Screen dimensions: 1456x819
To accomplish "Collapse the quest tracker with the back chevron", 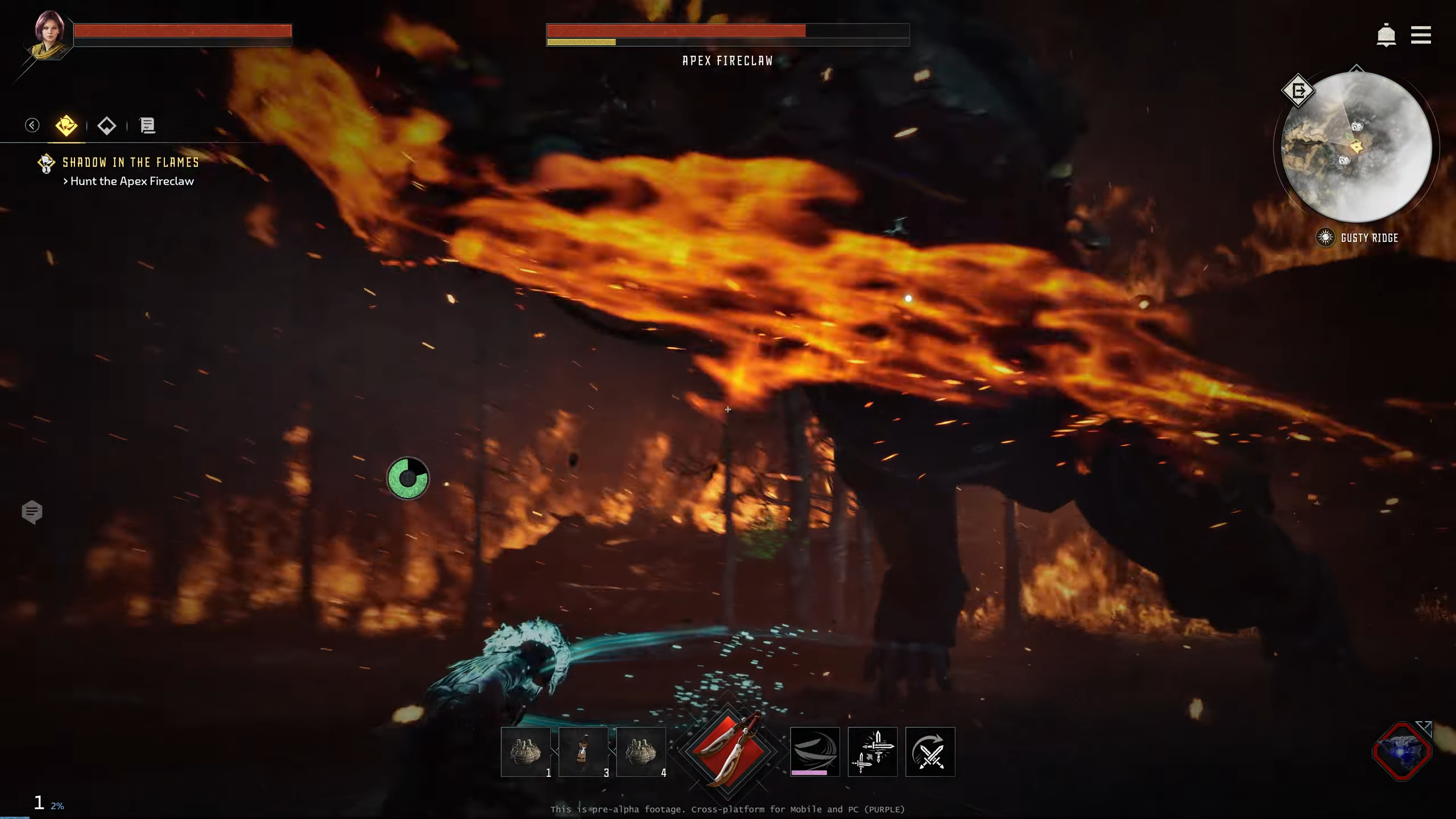I will (x=31, y=125).
